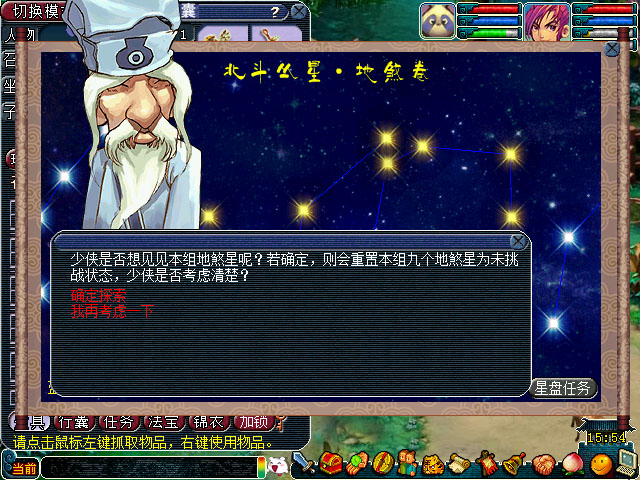640x480 pixels.
Task: Switch to the 锦衣 tab
Action: 206,423
